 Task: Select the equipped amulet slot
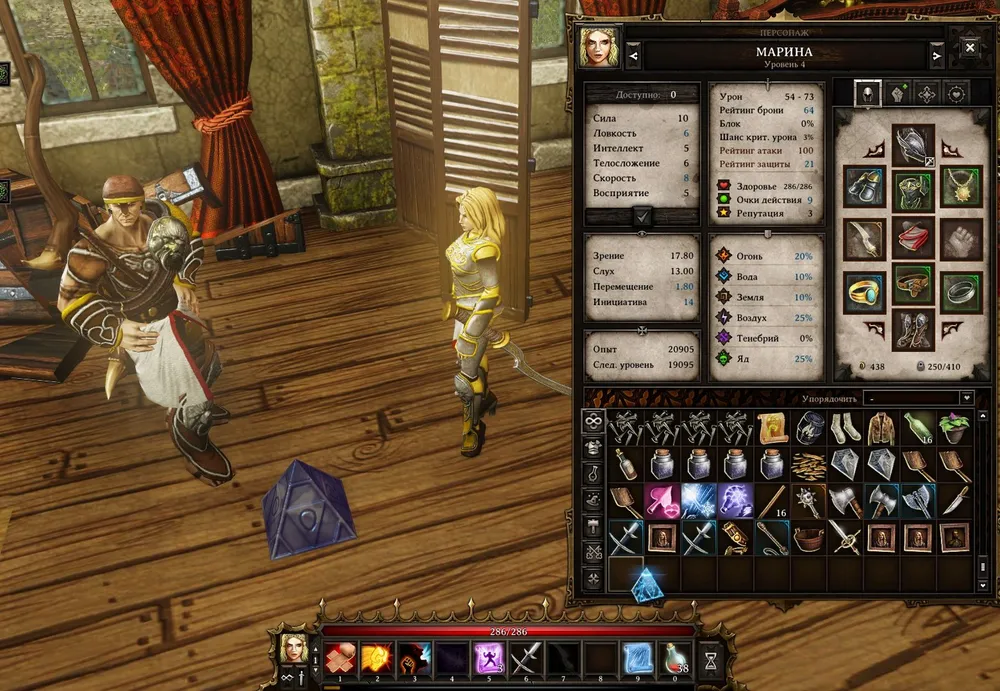click(x=960, y=186)
